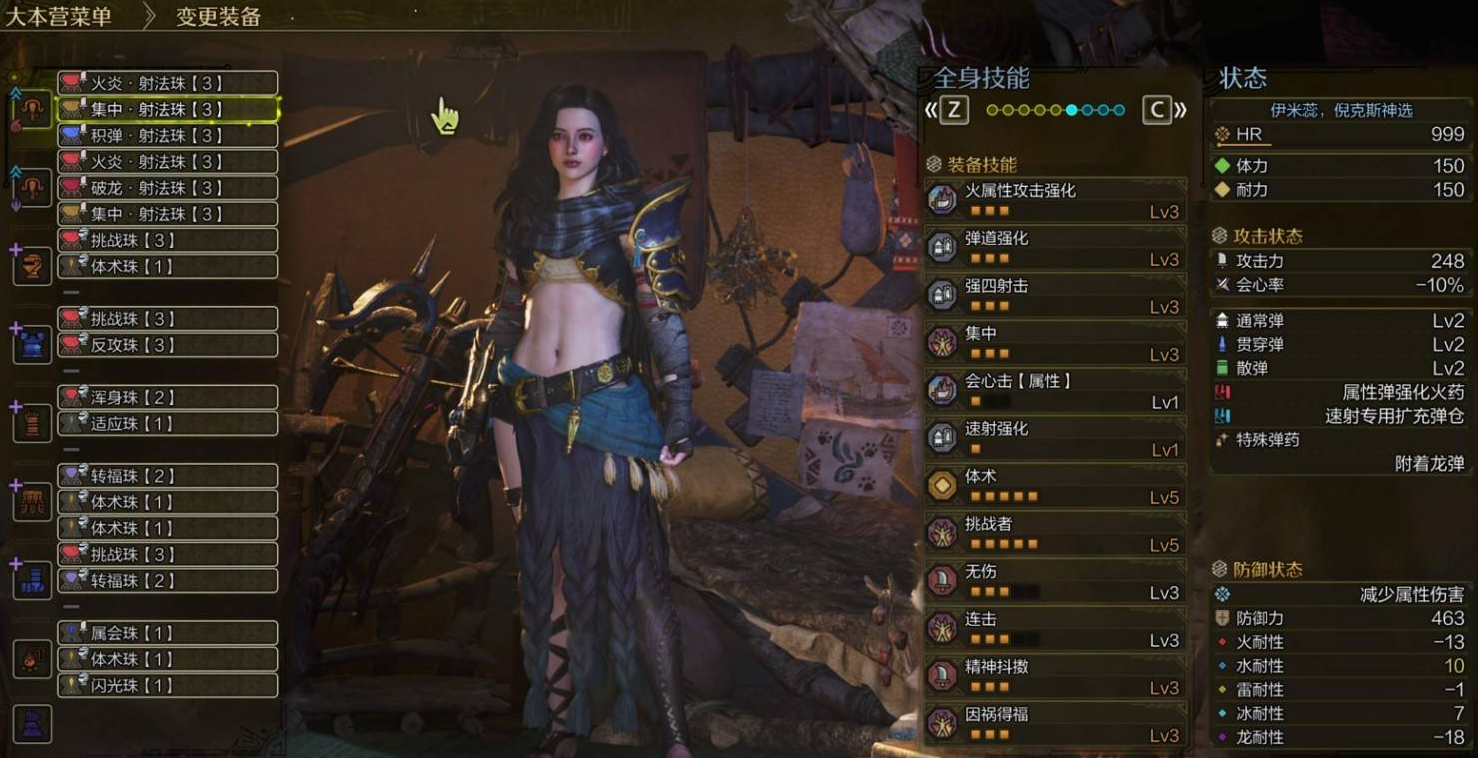This screenshot has height=758, width=1478.
Task: Click the highlighted 集中·射法珠【3】 row
Action: [167, 109]
